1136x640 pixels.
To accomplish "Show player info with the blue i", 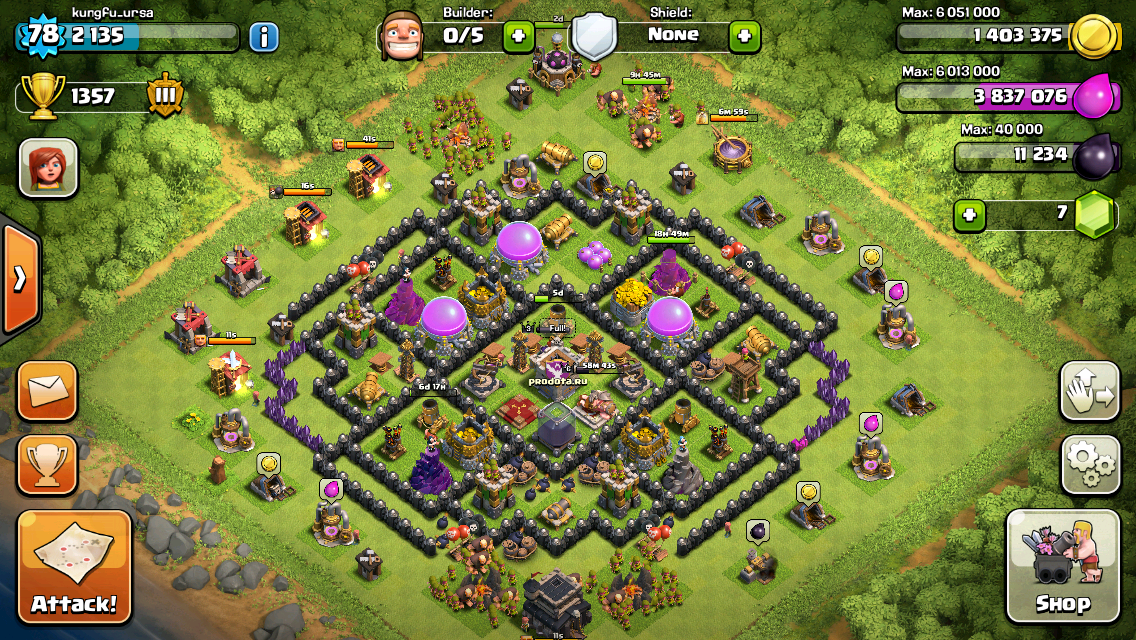I will 263,38.
